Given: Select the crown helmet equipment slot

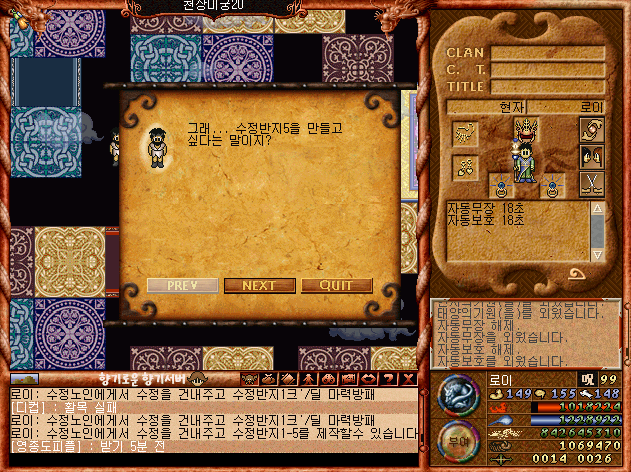Looking at the screenshot, I should click(x=526, y=127).
